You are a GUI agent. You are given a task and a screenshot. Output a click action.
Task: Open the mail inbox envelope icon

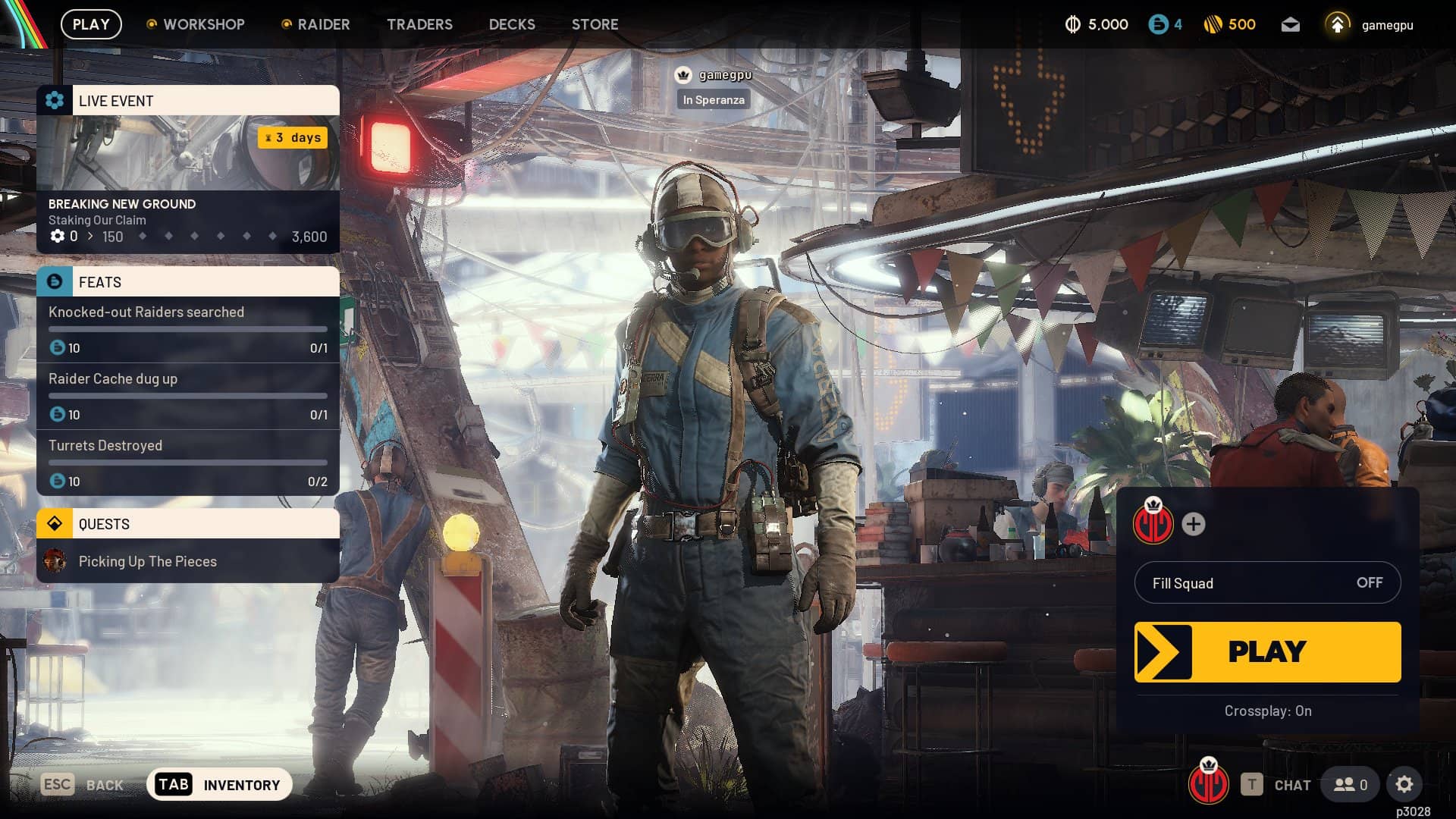point(1290,25)
